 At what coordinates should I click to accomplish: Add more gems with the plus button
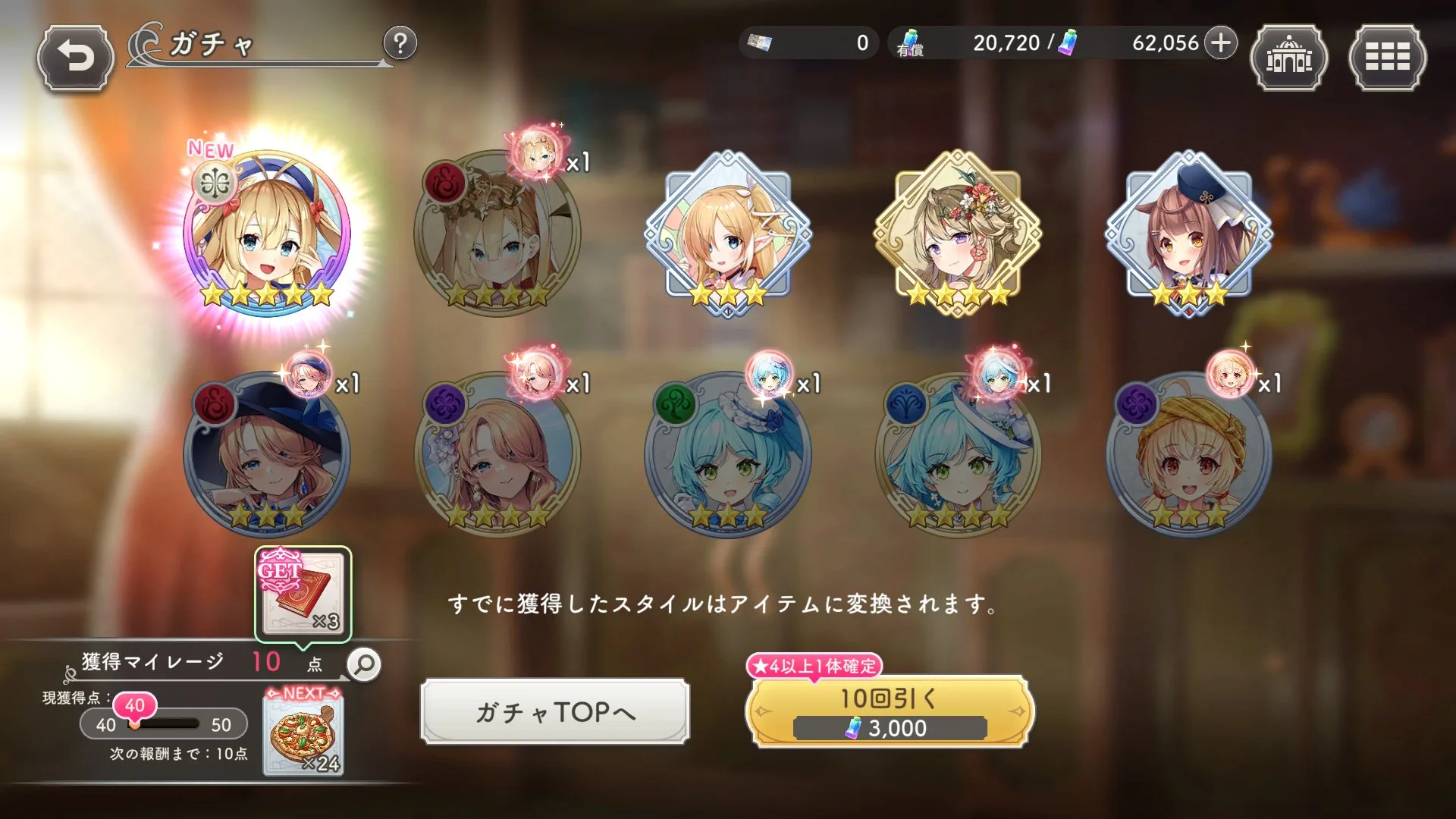coord(1220,43)
